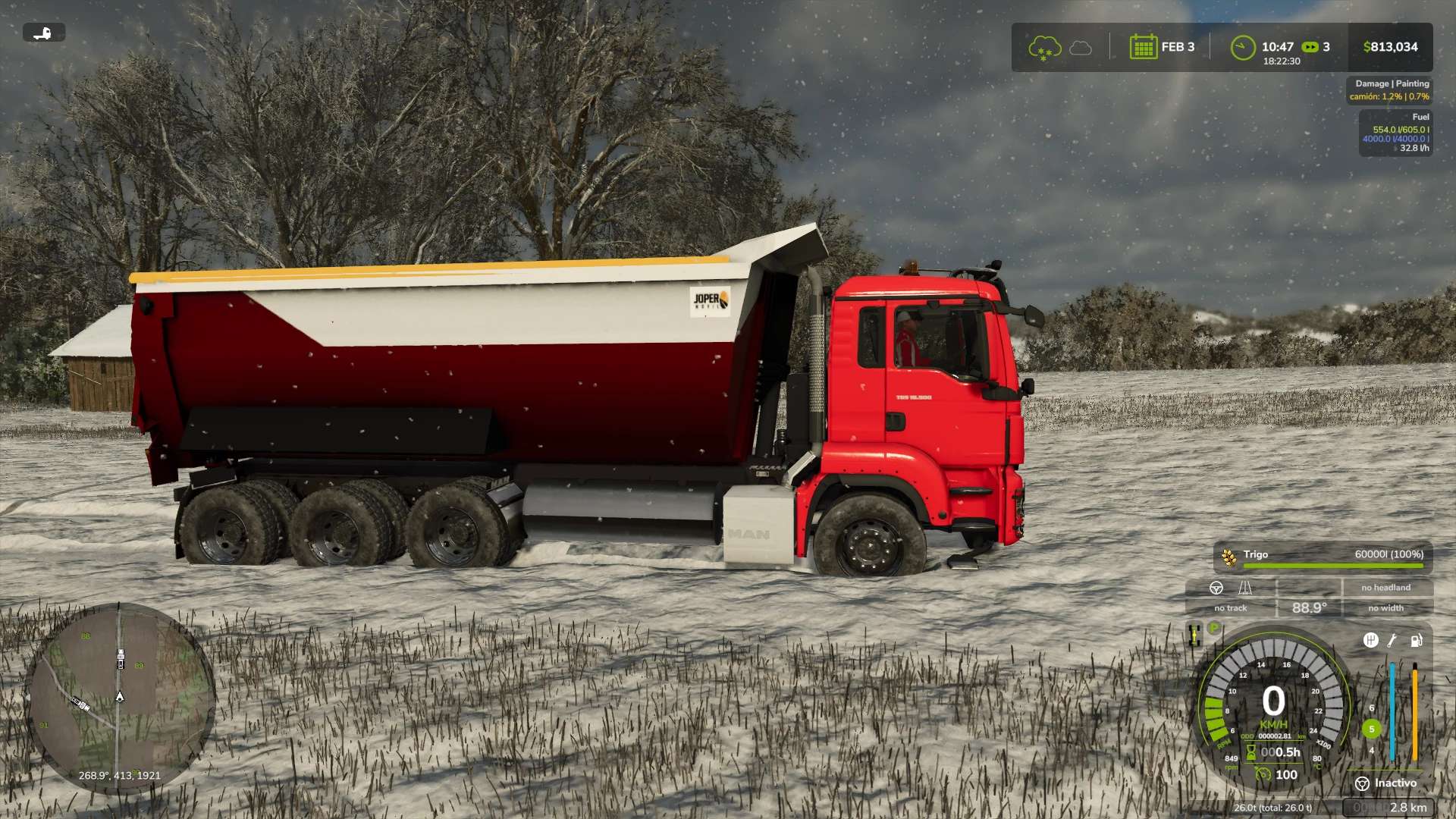Select the gear shift icon
This screenshot has width=1456, height=819.
tap(1370, 640)
